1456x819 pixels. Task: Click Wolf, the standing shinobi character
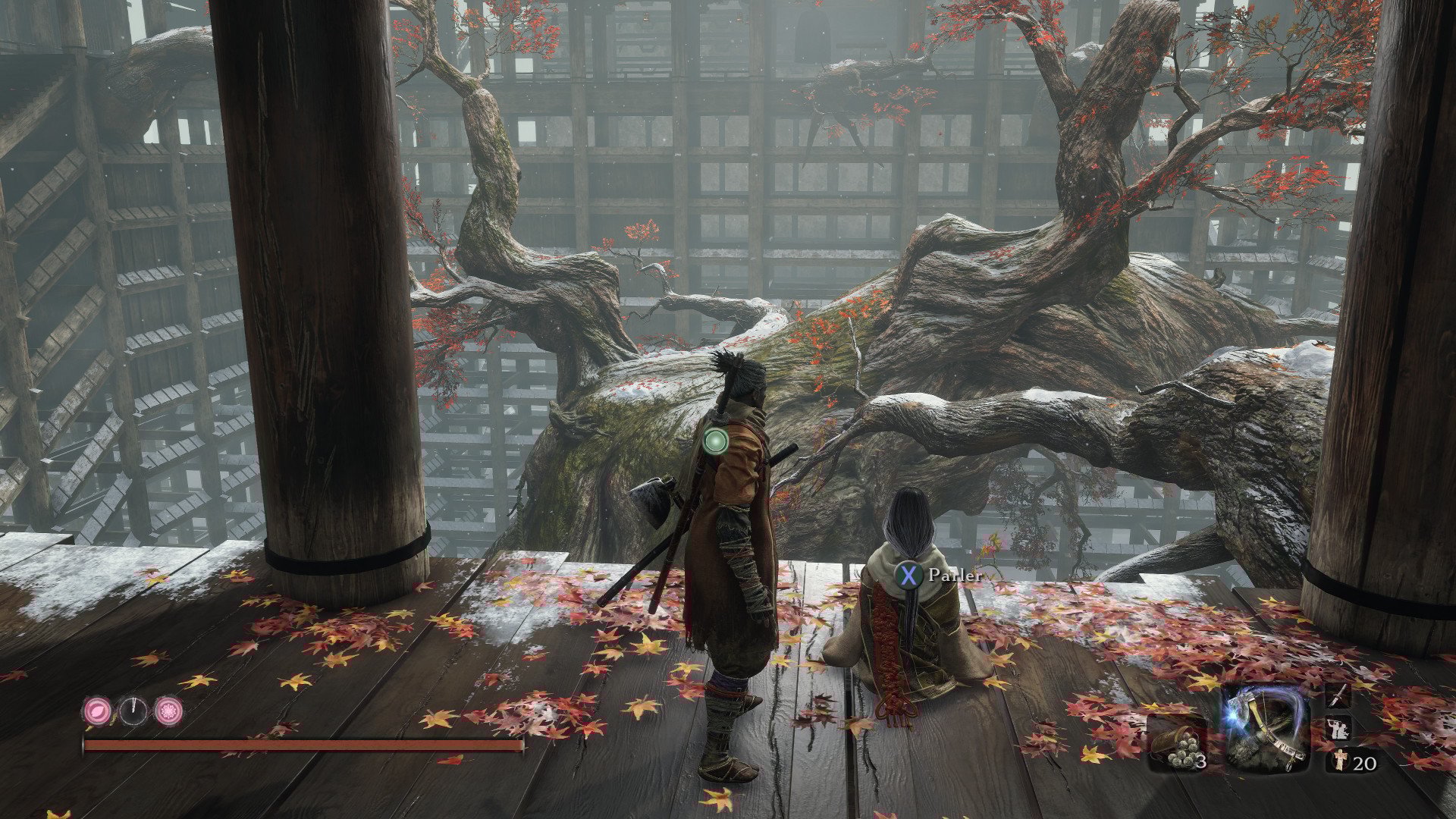click(x=732, y=569)
